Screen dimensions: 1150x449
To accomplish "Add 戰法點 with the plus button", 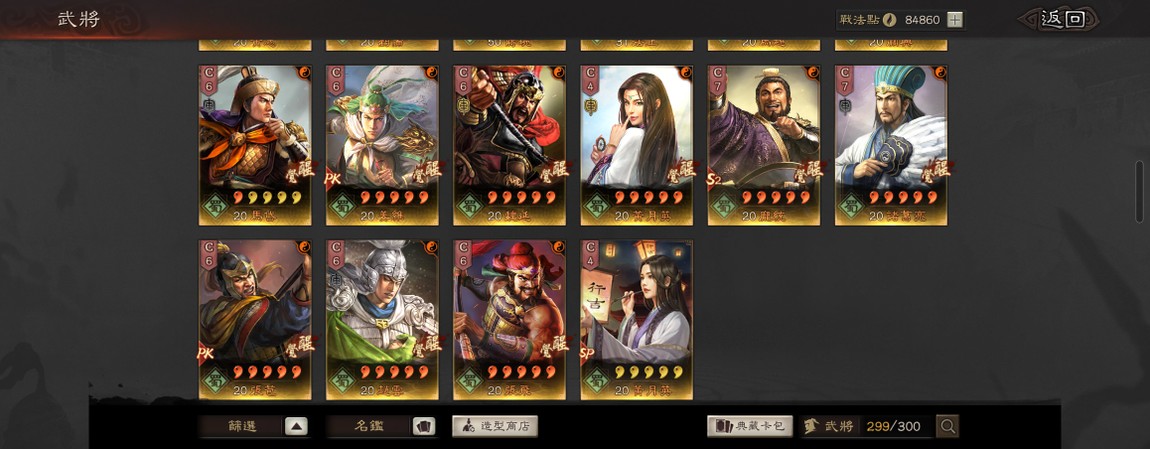I will [955, 19].
